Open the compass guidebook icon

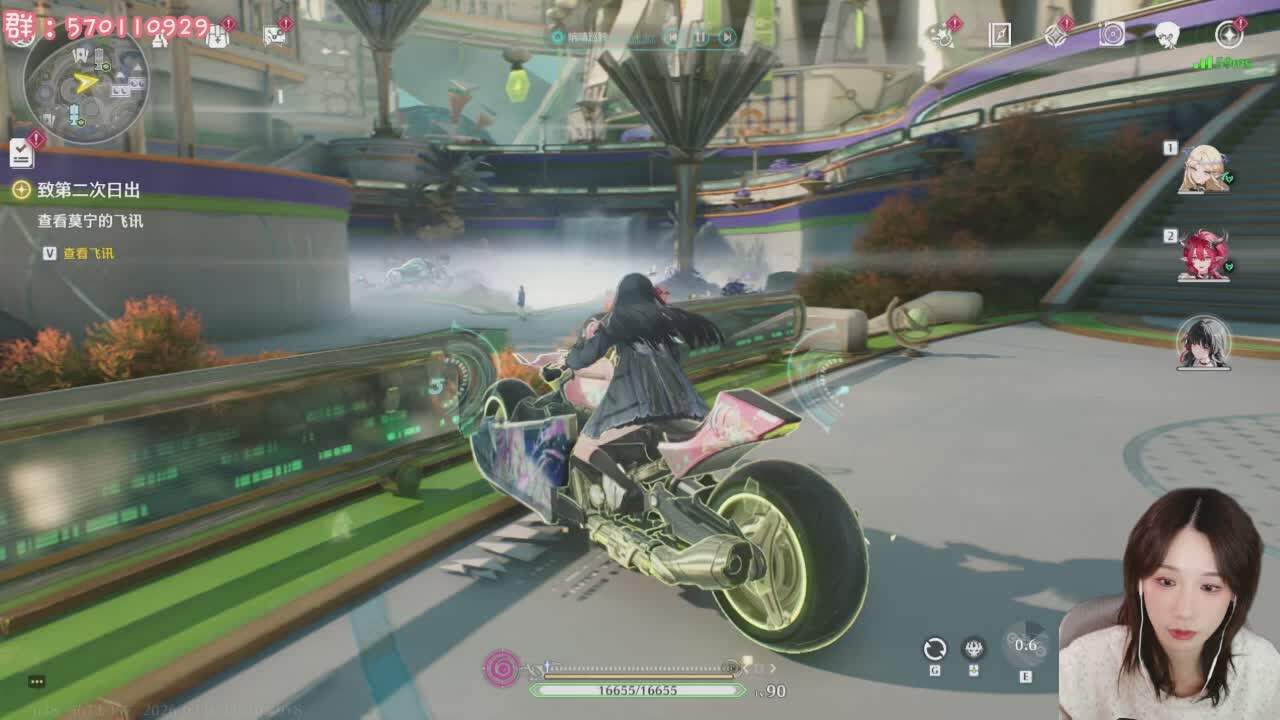click(1000, 35)
